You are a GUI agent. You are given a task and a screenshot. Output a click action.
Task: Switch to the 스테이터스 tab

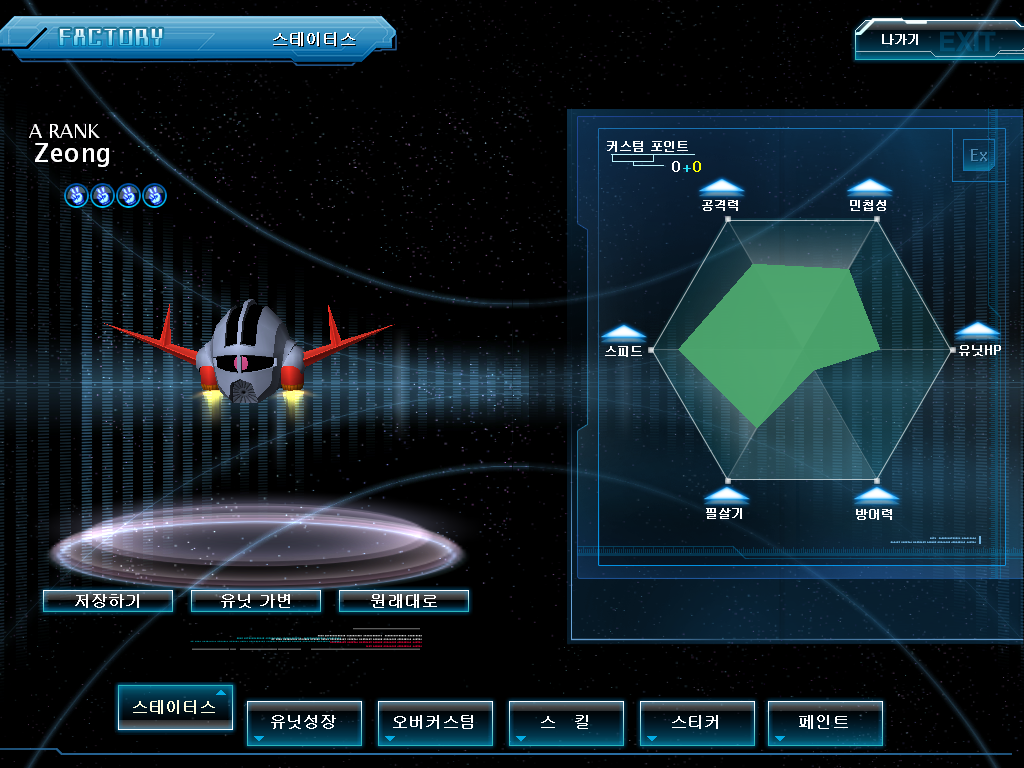coord(175,707)
